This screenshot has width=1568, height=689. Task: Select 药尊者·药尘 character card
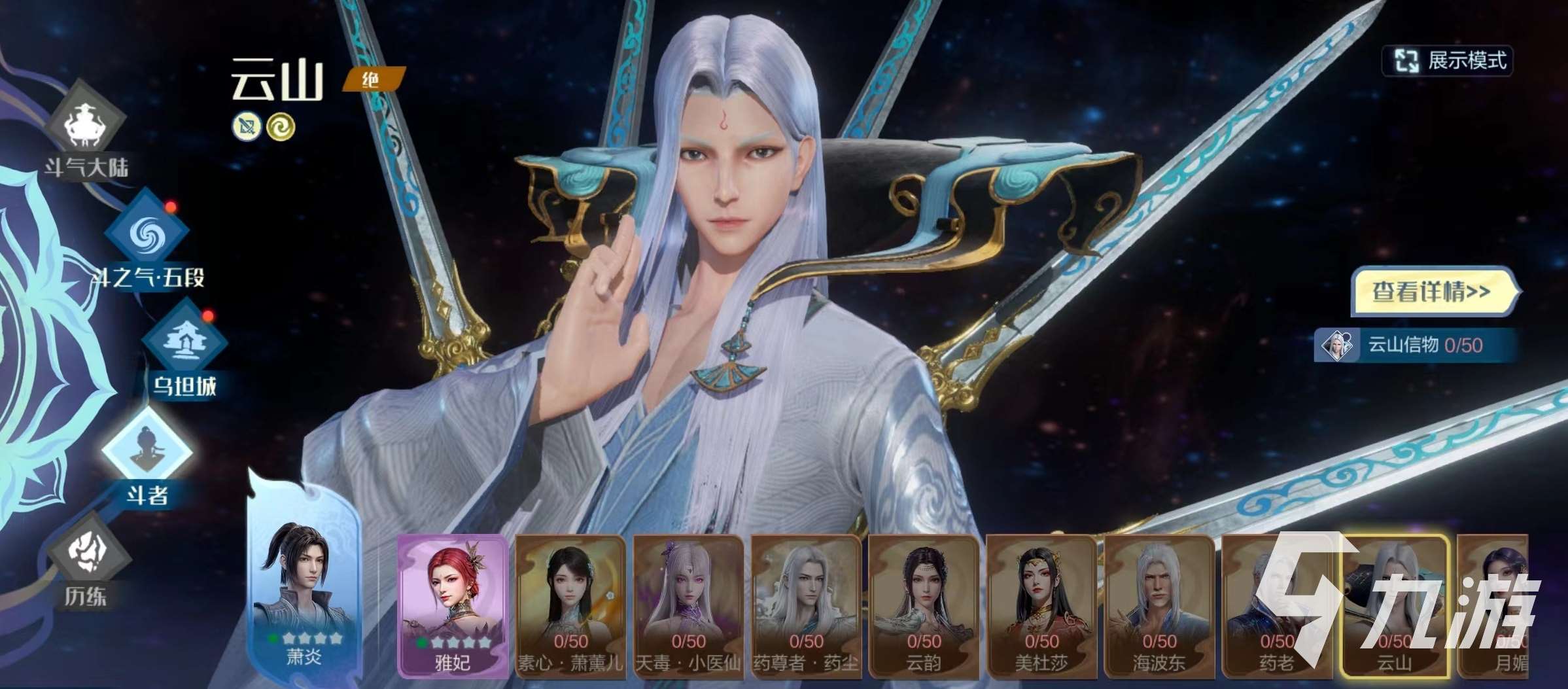click(806, 605)
